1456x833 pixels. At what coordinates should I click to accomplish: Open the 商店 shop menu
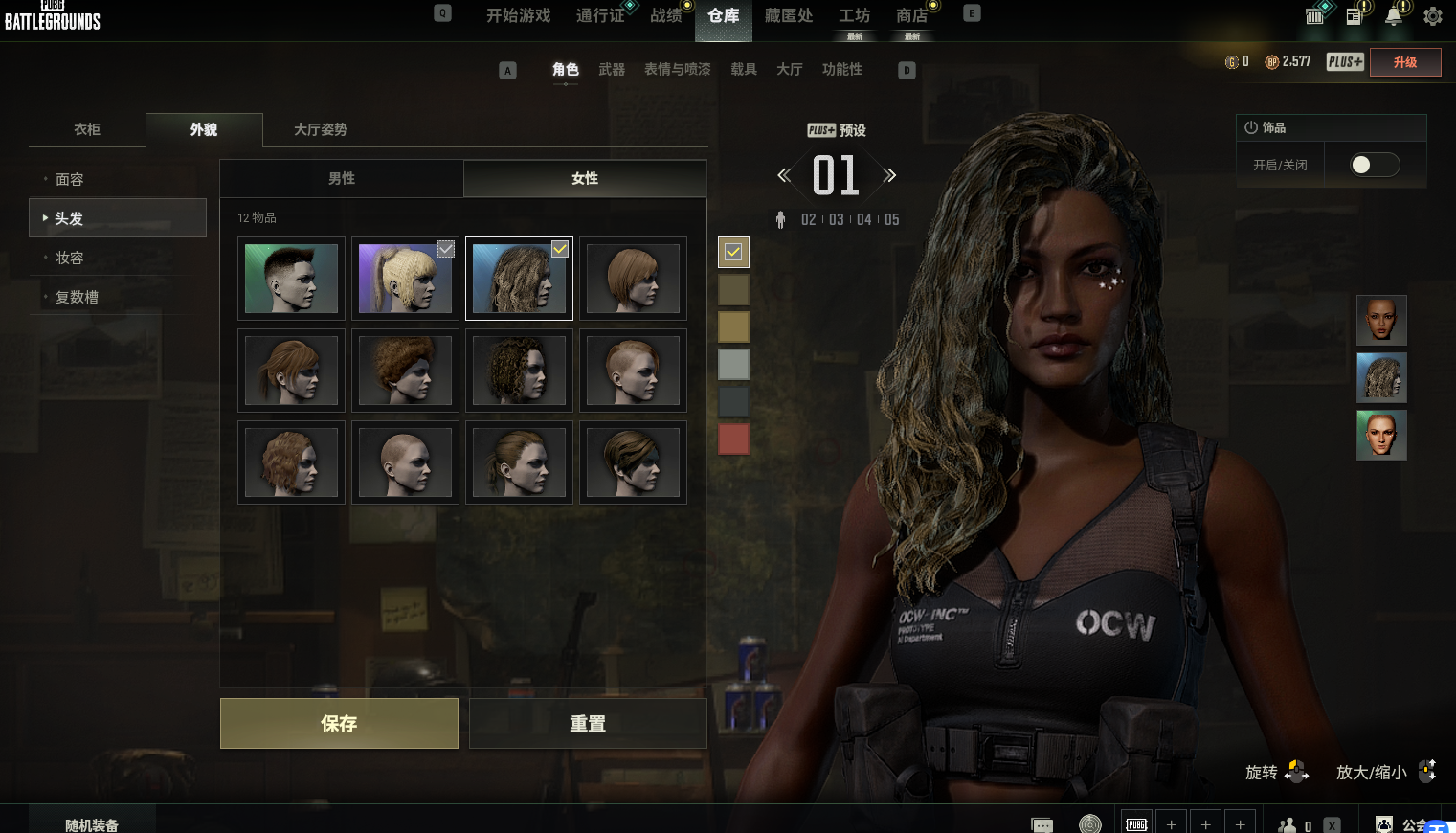pos(911,15)
